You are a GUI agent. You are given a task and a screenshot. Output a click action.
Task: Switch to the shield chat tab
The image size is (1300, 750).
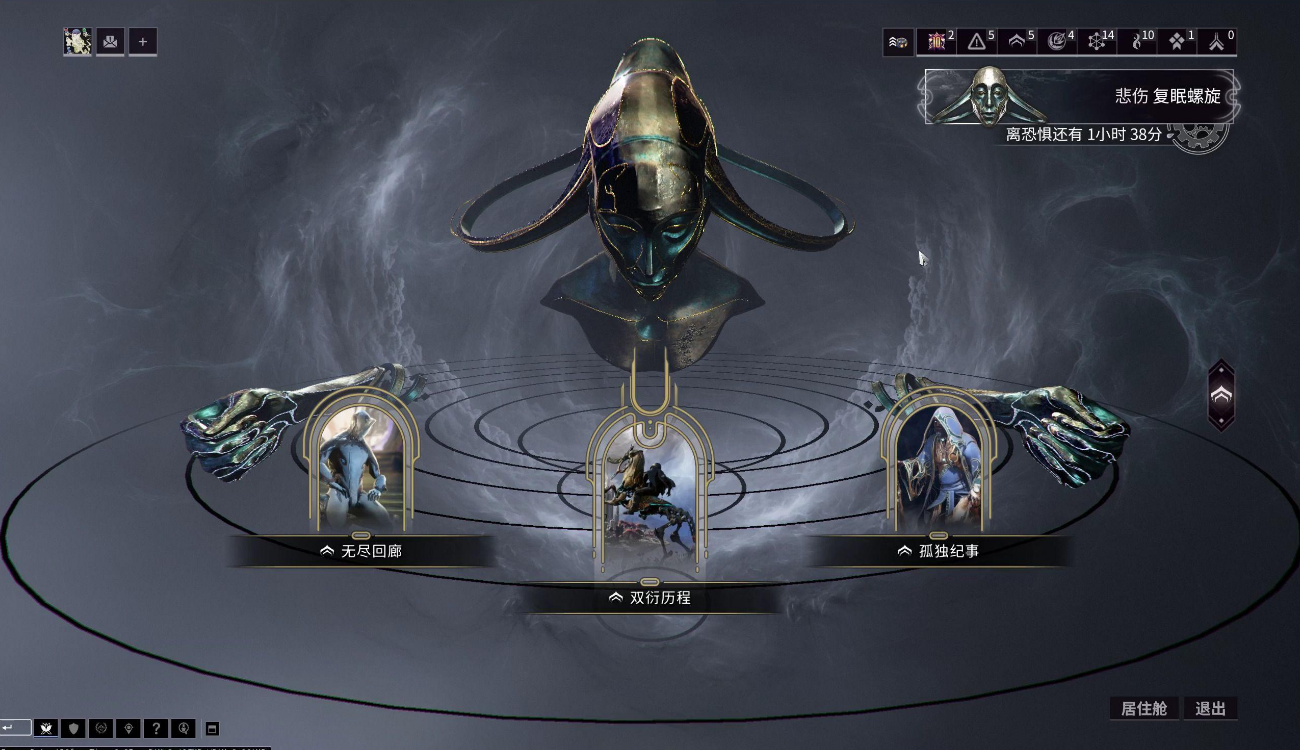[x=72, y=728]
